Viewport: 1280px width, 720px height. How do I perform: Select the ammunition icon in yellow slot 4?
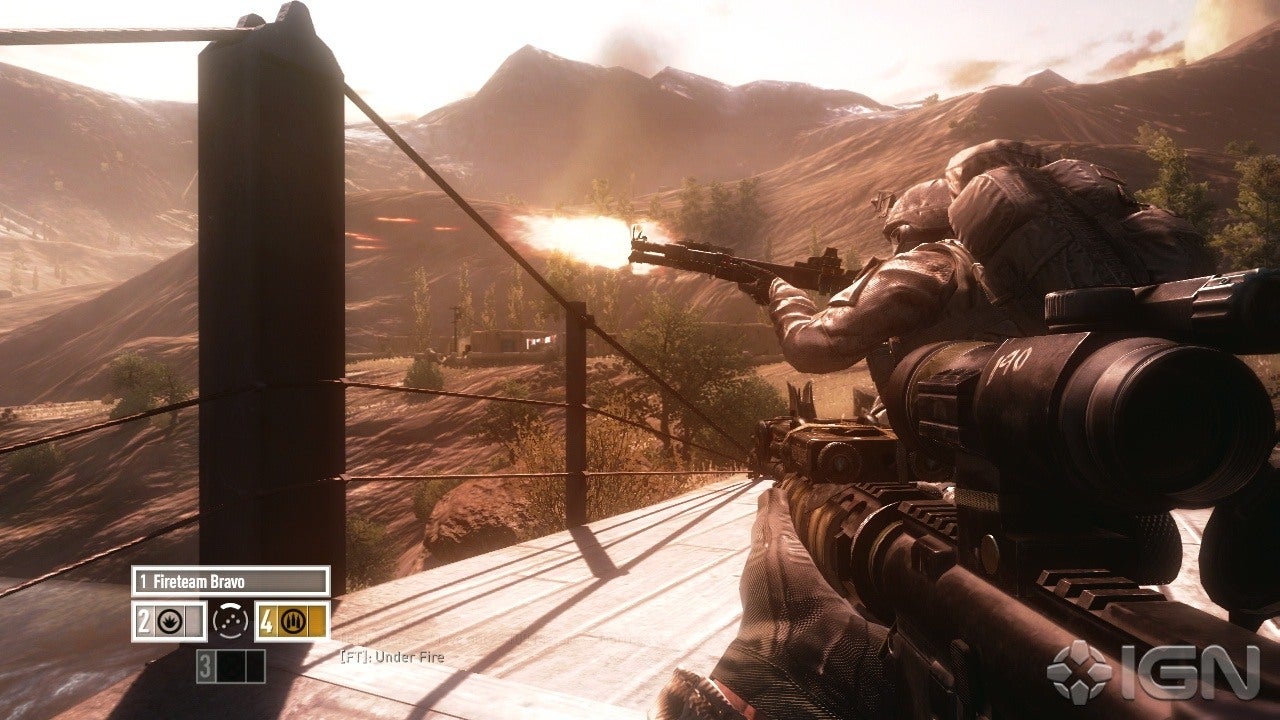click(293, 622)
